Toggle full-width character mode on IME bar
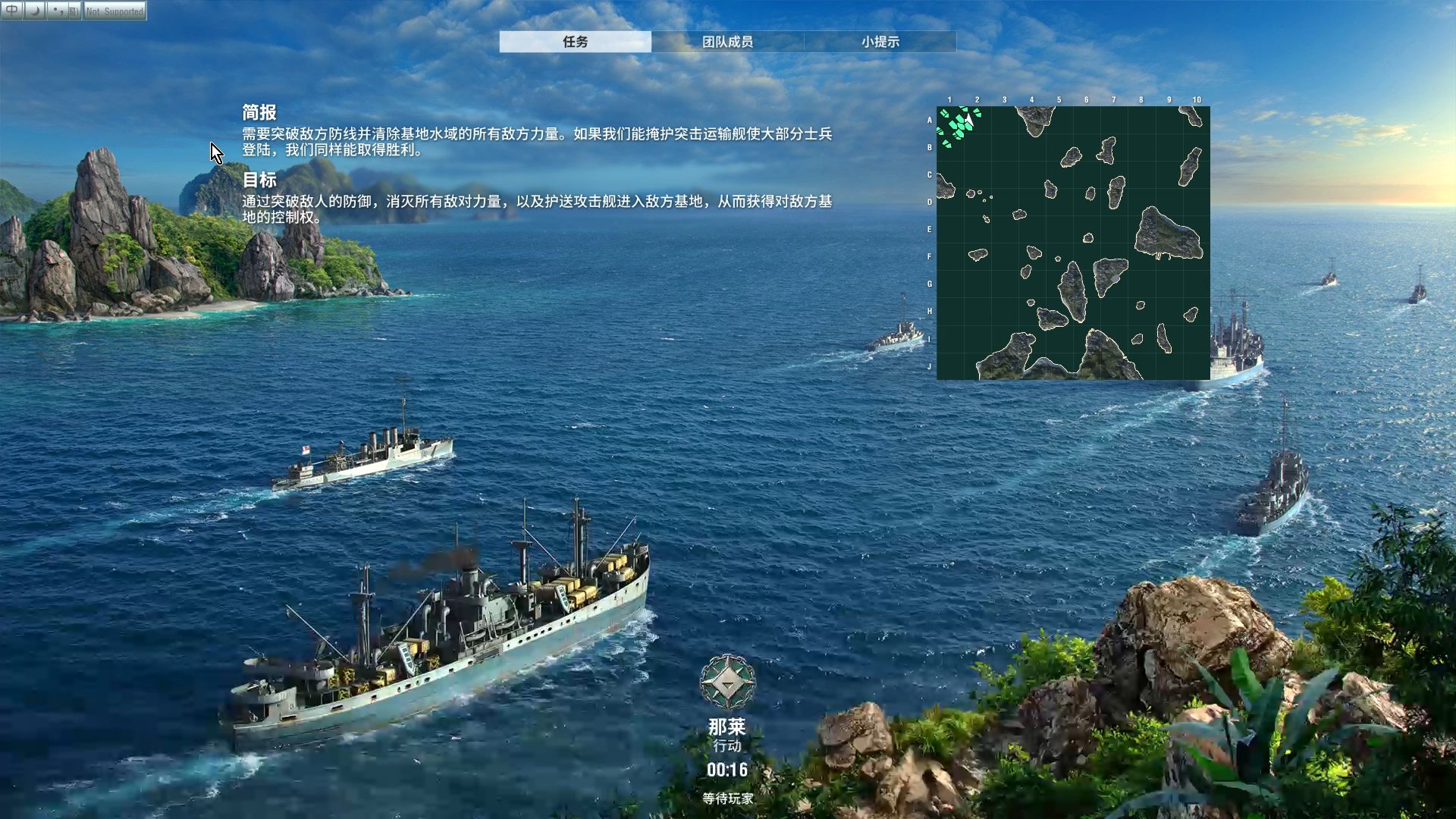Image resolution: width=1456 pixels, height=819 pixels. coord(34,11)
